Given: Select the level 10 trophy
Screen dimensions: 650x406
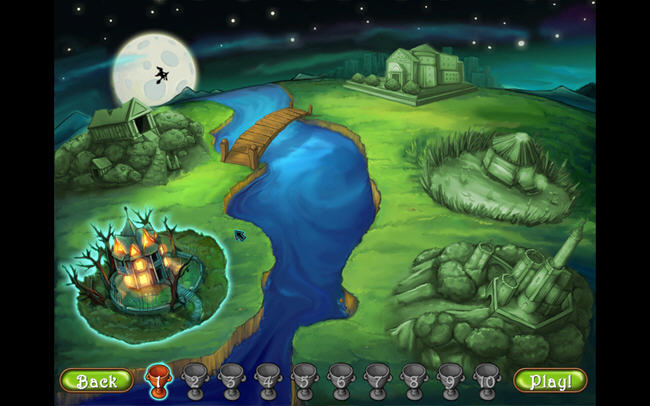Looking at the screenshot, I should tap(486, 378).
